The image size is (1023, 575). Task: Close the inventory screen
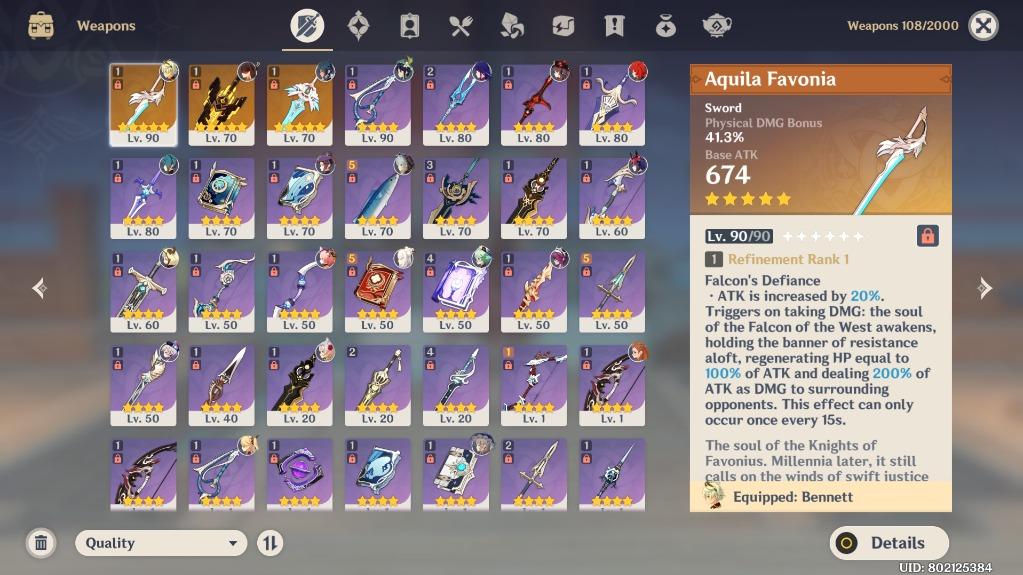pos(983,26)
